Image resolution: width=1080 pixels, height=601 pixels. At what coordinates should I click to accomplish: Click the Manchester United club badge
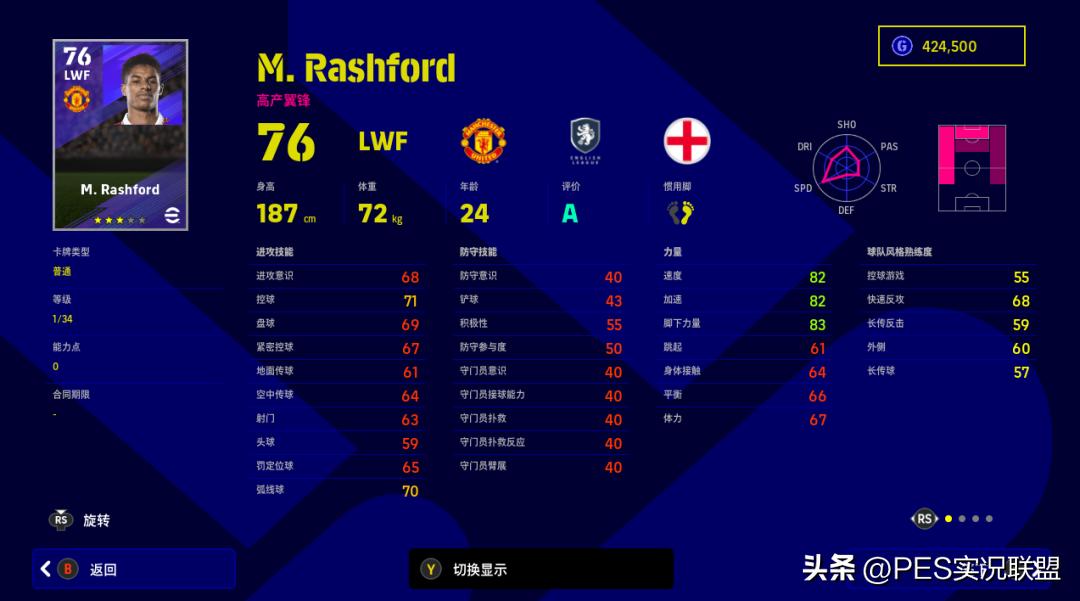[x=483, y=141]
